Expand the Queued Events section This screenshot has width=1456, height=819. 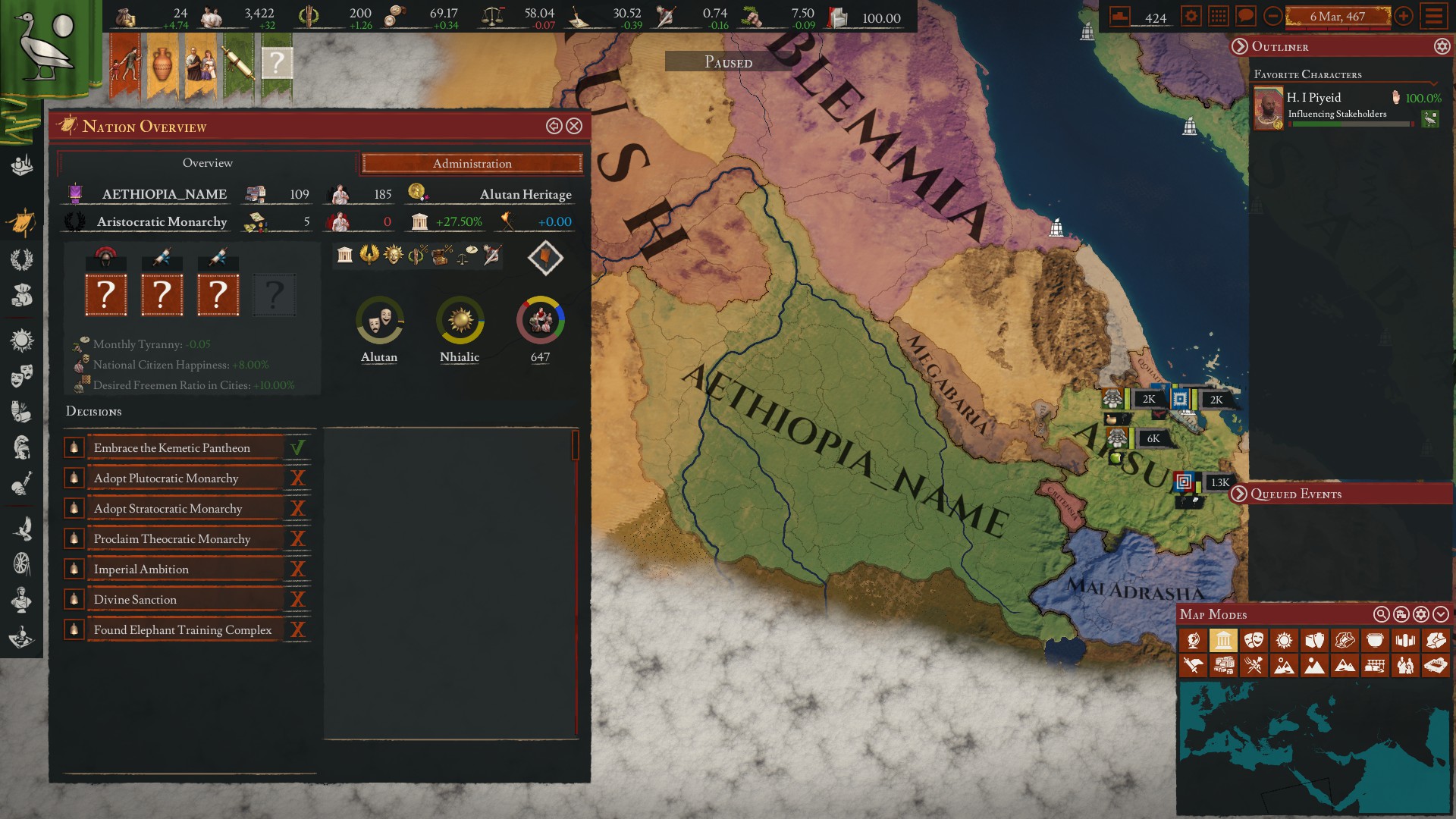pos(1241,494)
